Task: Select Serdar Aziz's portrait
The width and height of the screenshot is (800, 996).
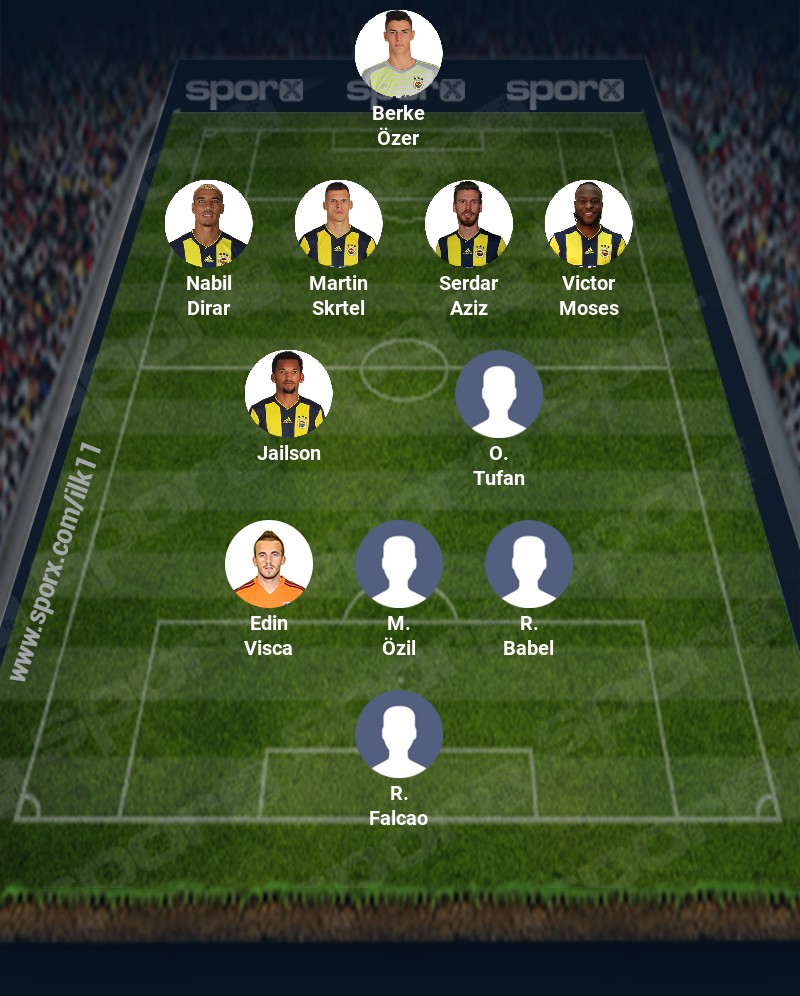Action: coord(469,224)
